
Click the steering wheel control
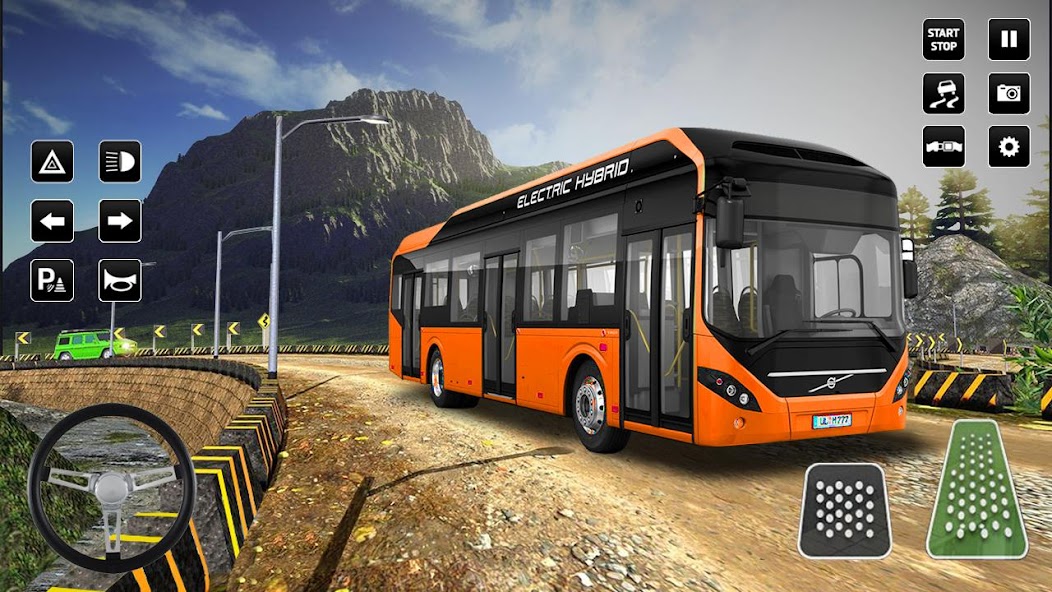tap(111, 487)
